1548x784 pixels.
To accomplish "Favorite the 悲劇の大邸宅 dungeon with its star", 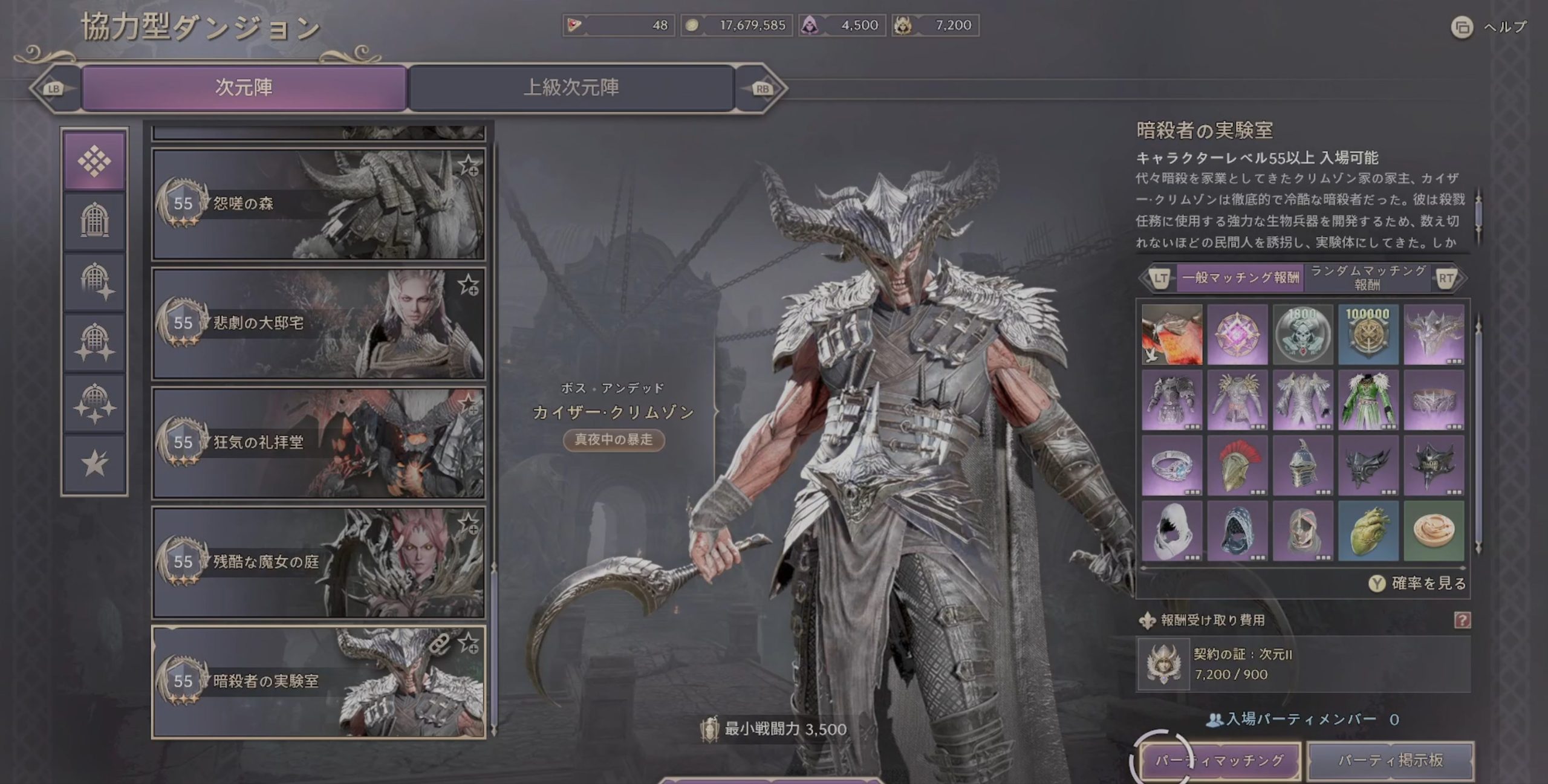I will click(469, 285).
